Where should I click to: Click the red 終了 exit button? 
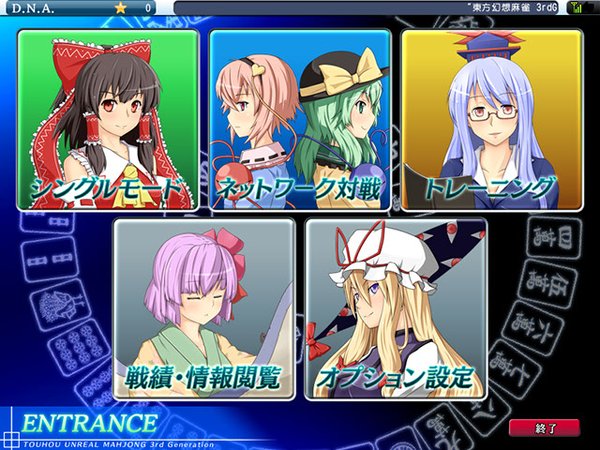coord(543,428)
